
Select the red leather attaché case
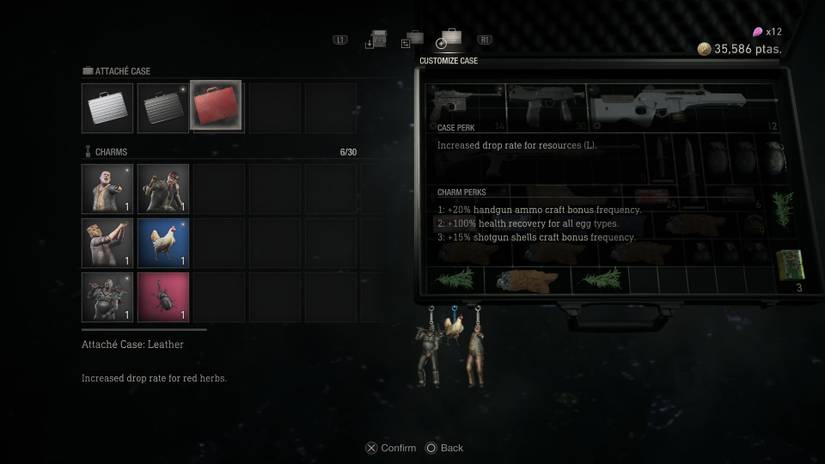216,107
